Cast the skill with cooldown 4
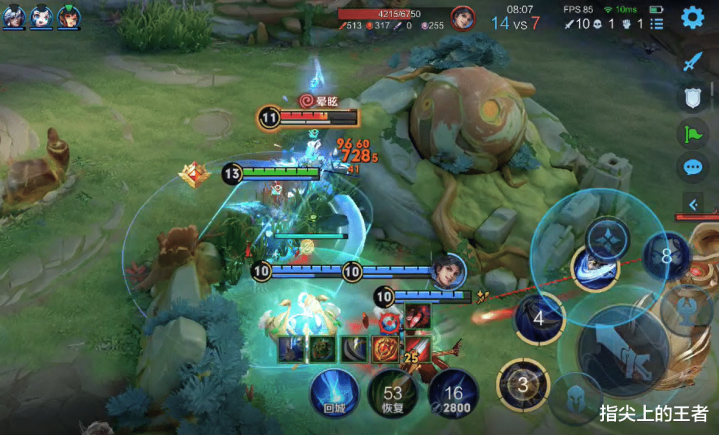 (538, 319)
